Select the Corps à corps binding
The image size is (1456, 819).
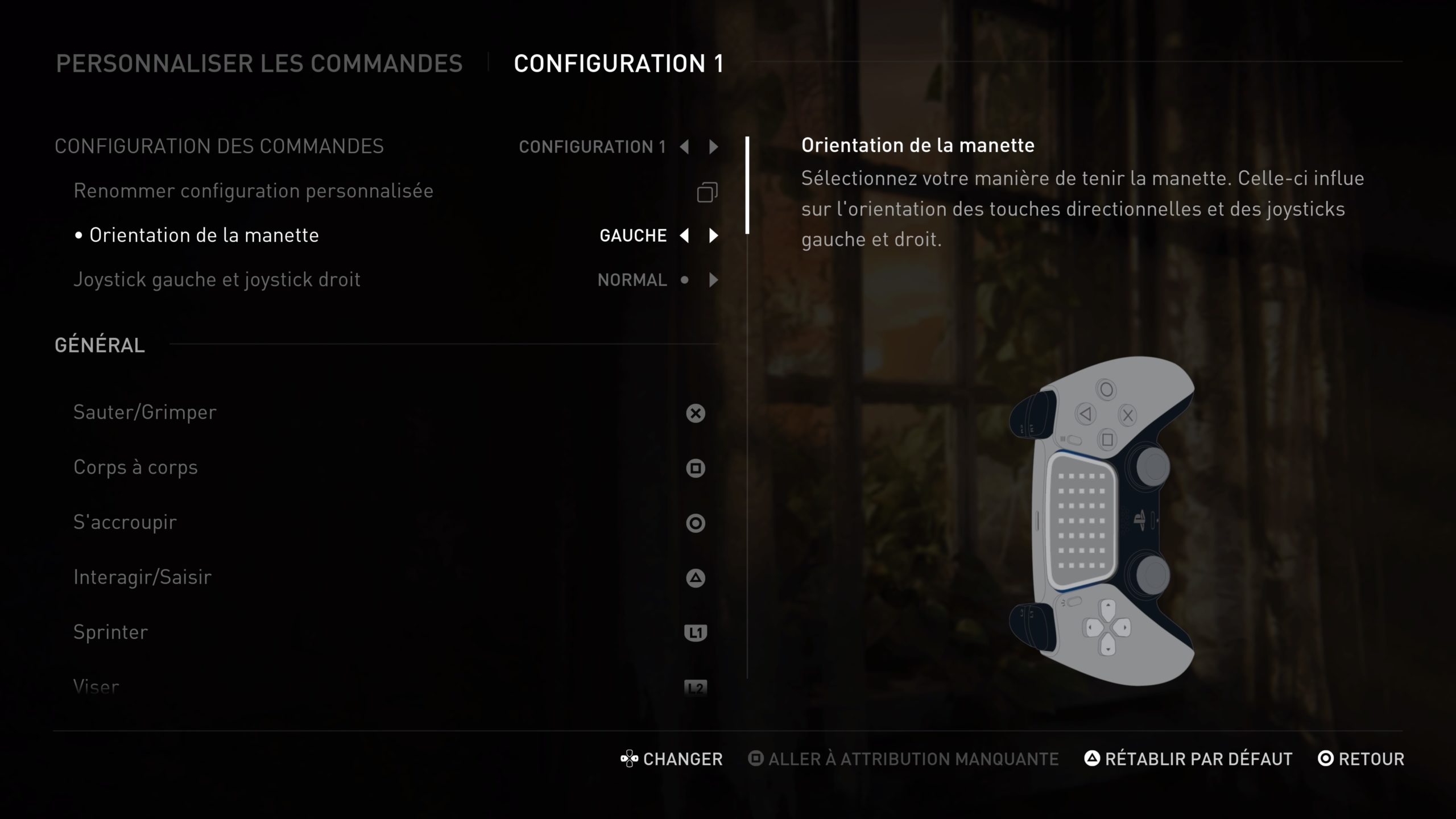(135, 468)
